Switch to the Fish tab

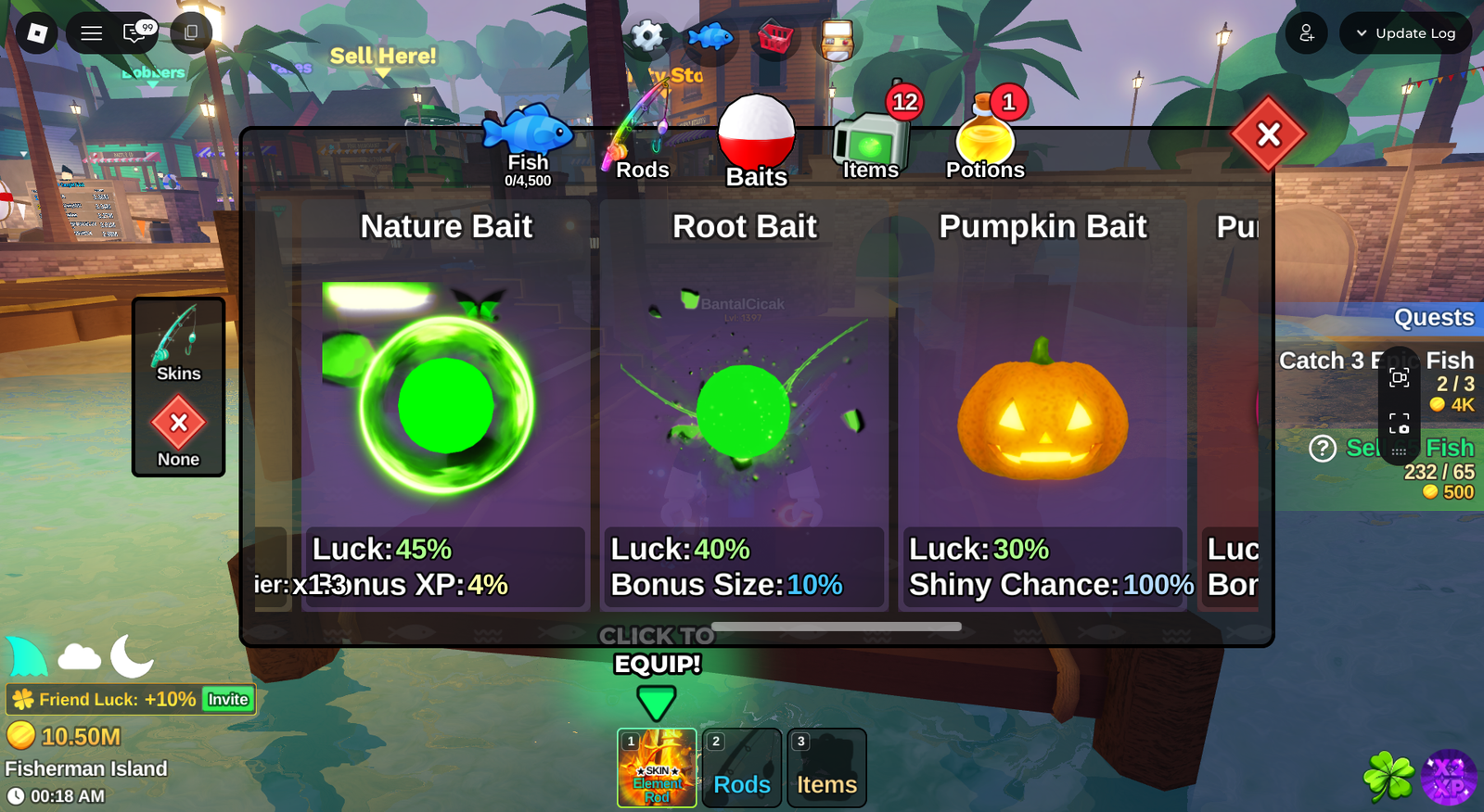(x=527, y=144)
